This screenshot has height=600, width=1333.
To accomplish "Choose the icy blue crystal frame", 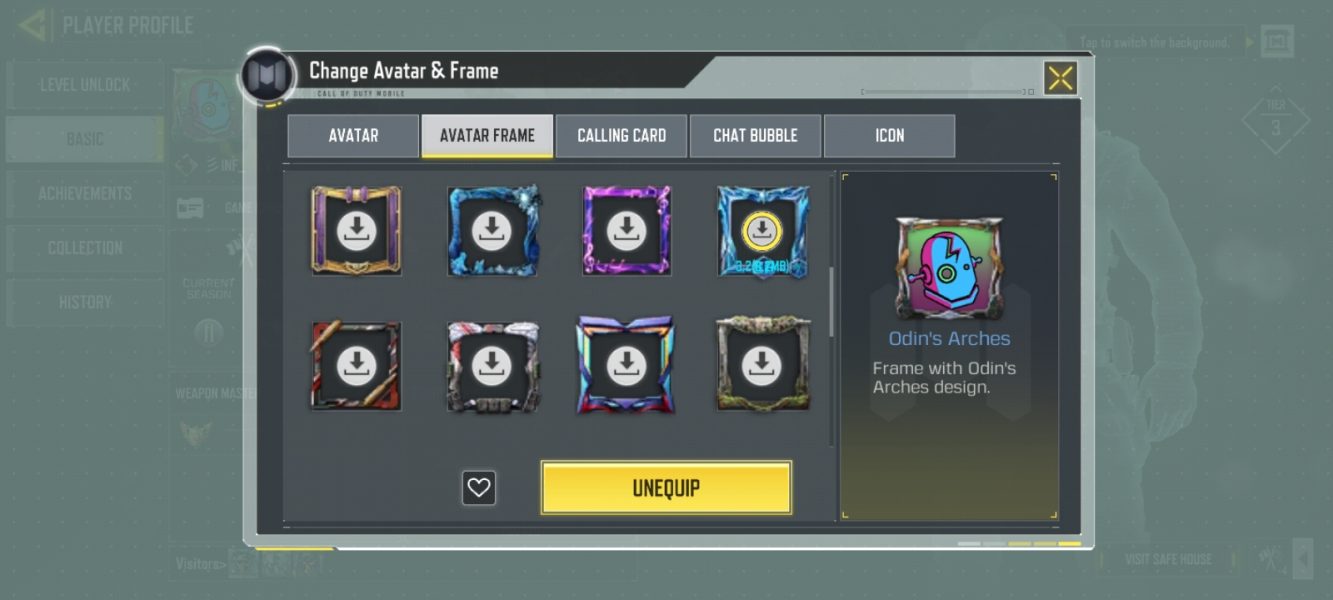I will pyautogui.click(x=491, y=231).
